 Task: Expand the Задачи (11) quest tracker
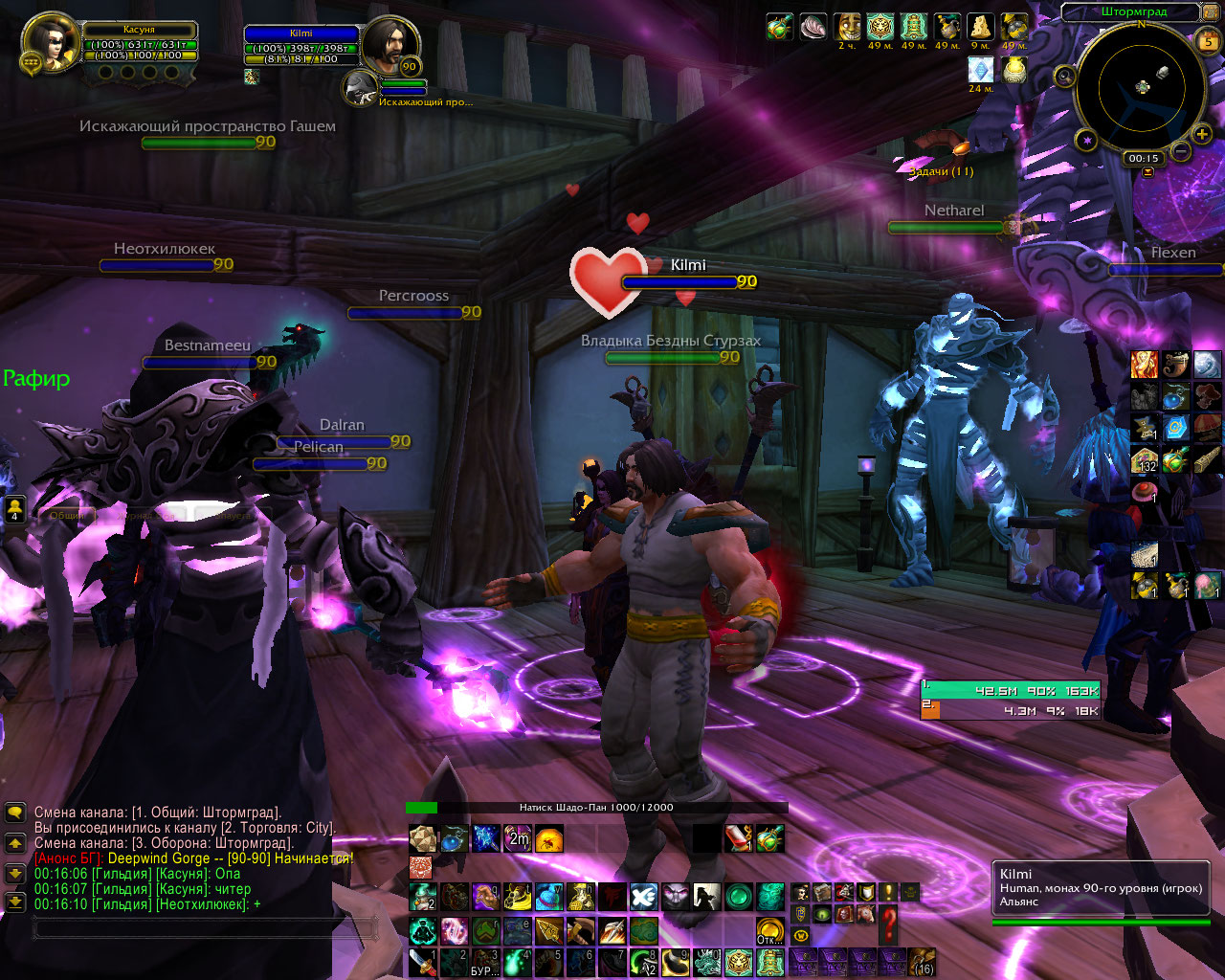tap(941, 171)
